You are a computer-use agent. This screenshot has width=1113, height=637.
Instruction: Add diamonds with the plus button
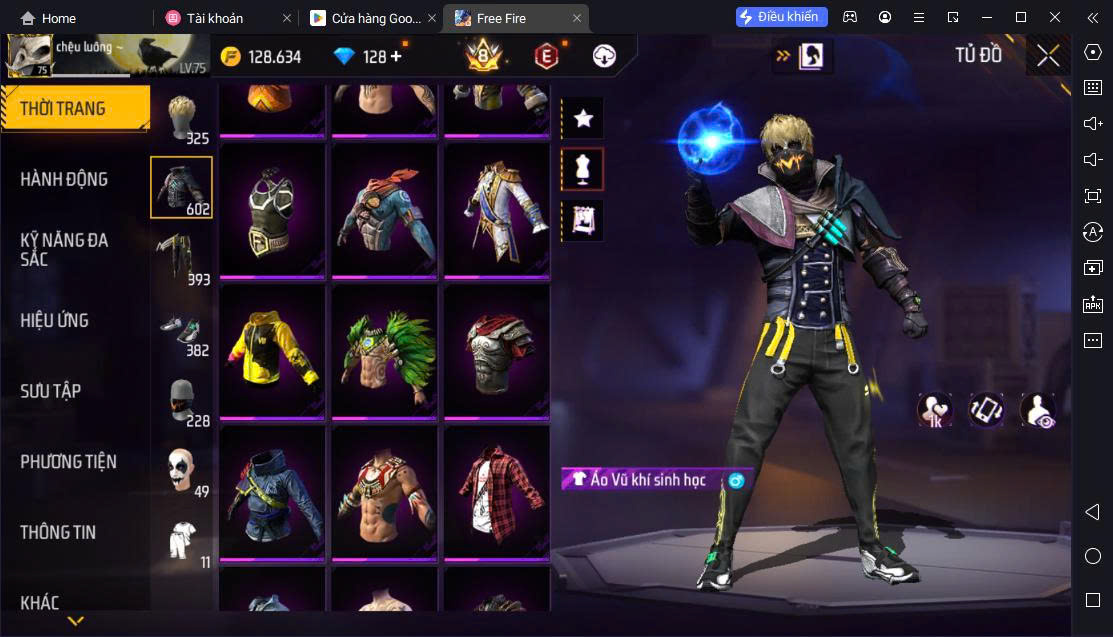tap(396, 56)
